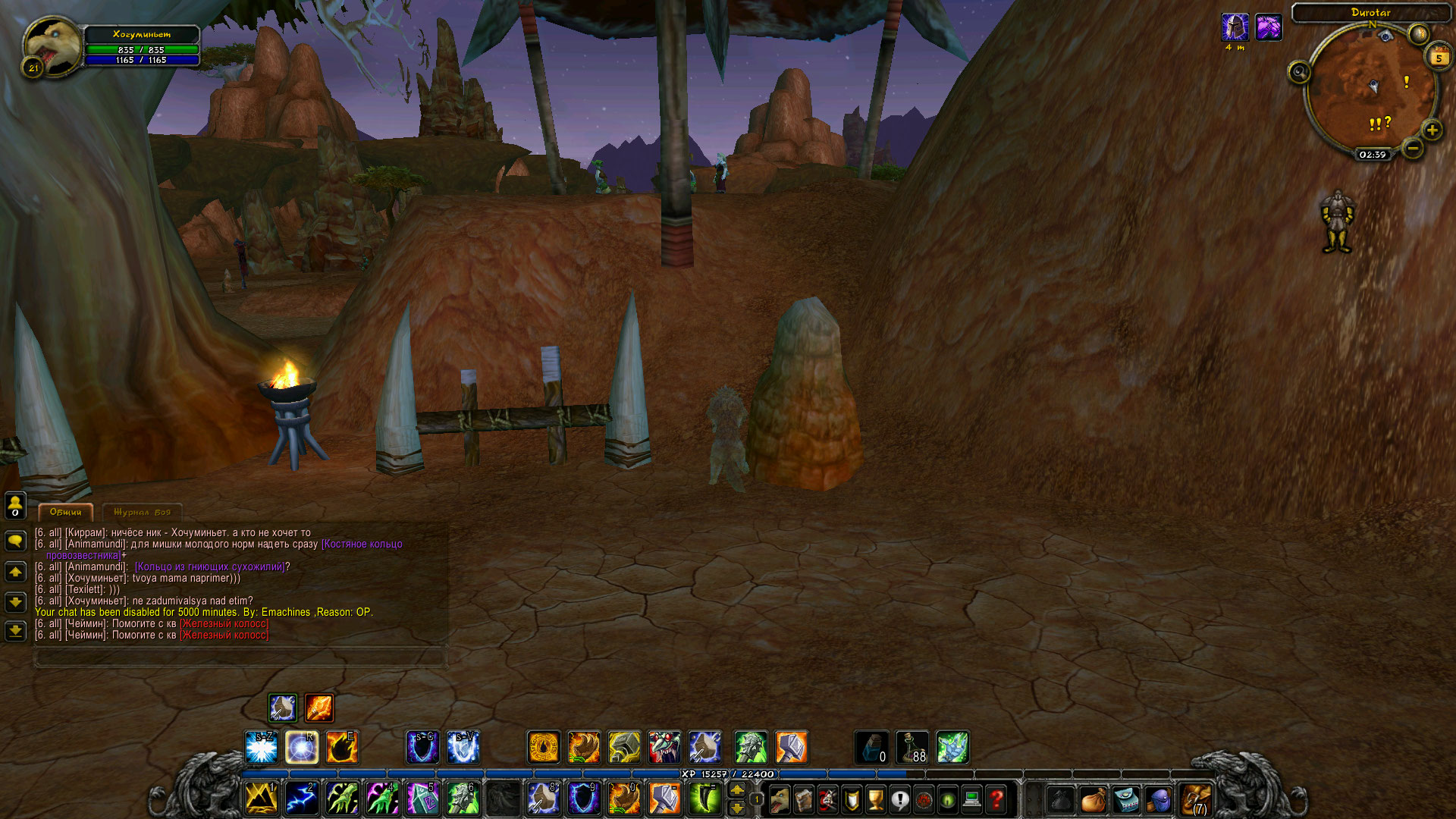This screenshot has height=819, width=1456.
Task: Click the Хогуминьет player portrait
Action: click(x=52, y=45)
